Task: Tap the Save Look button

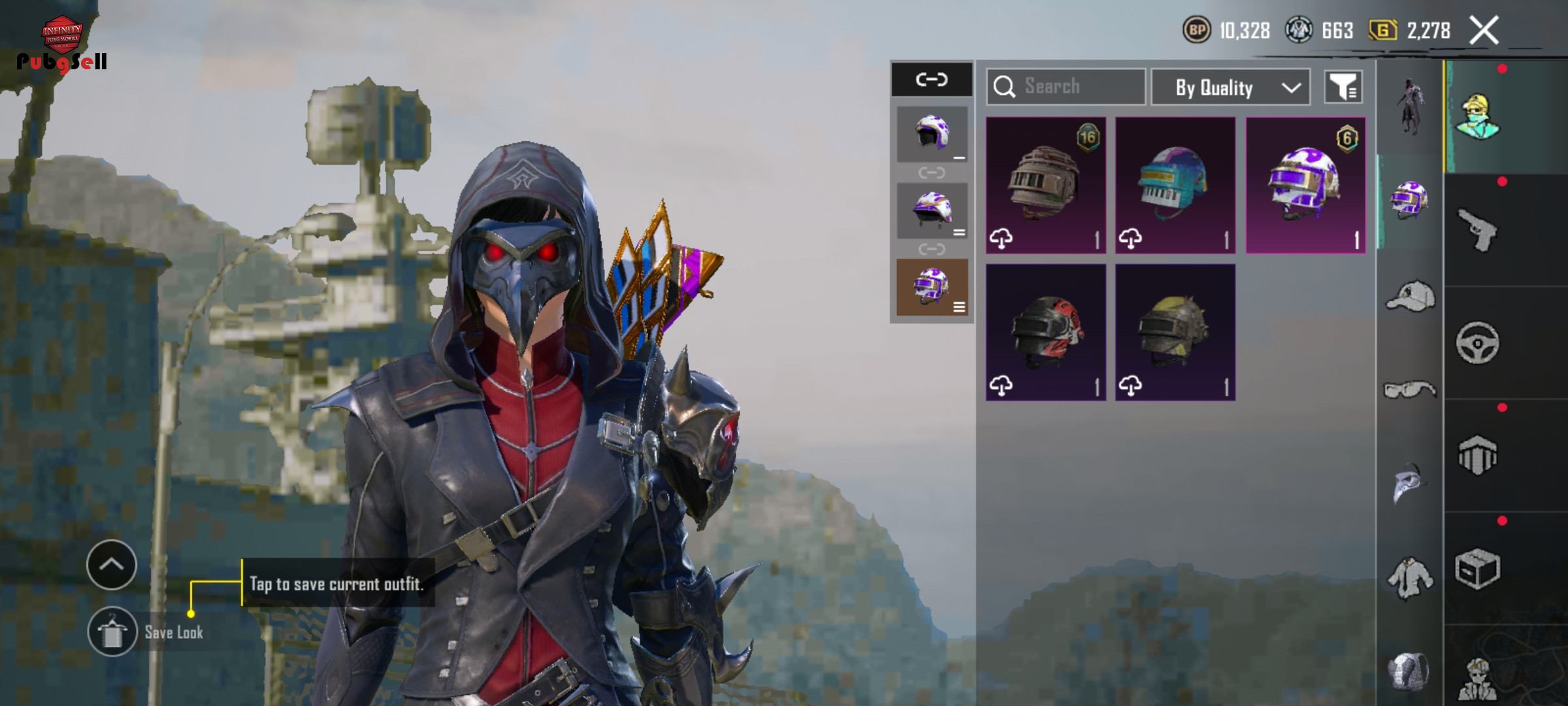Action: coord(112,631)
